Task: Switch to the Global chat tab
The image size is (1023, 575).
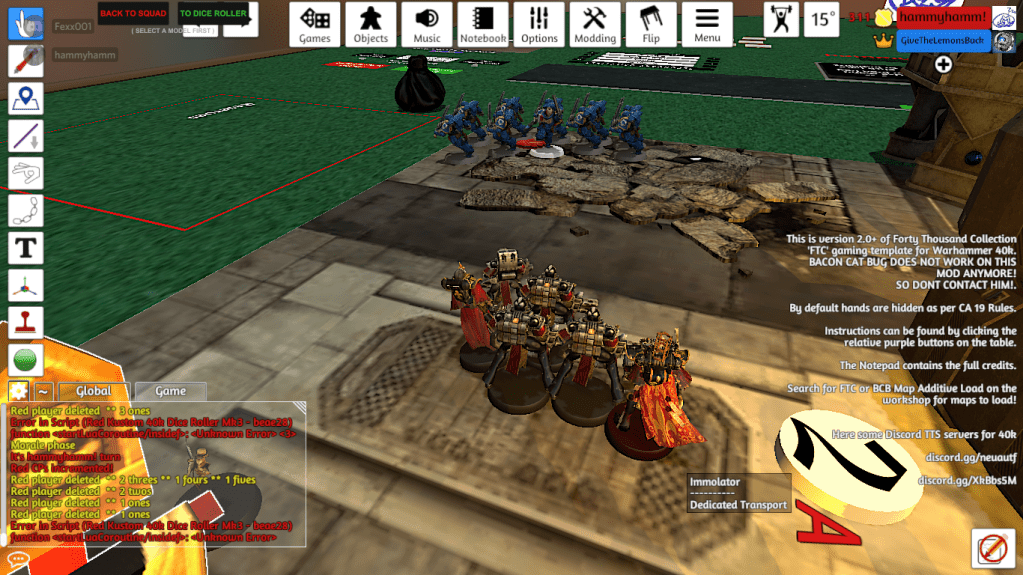Action: coord(94,391)
